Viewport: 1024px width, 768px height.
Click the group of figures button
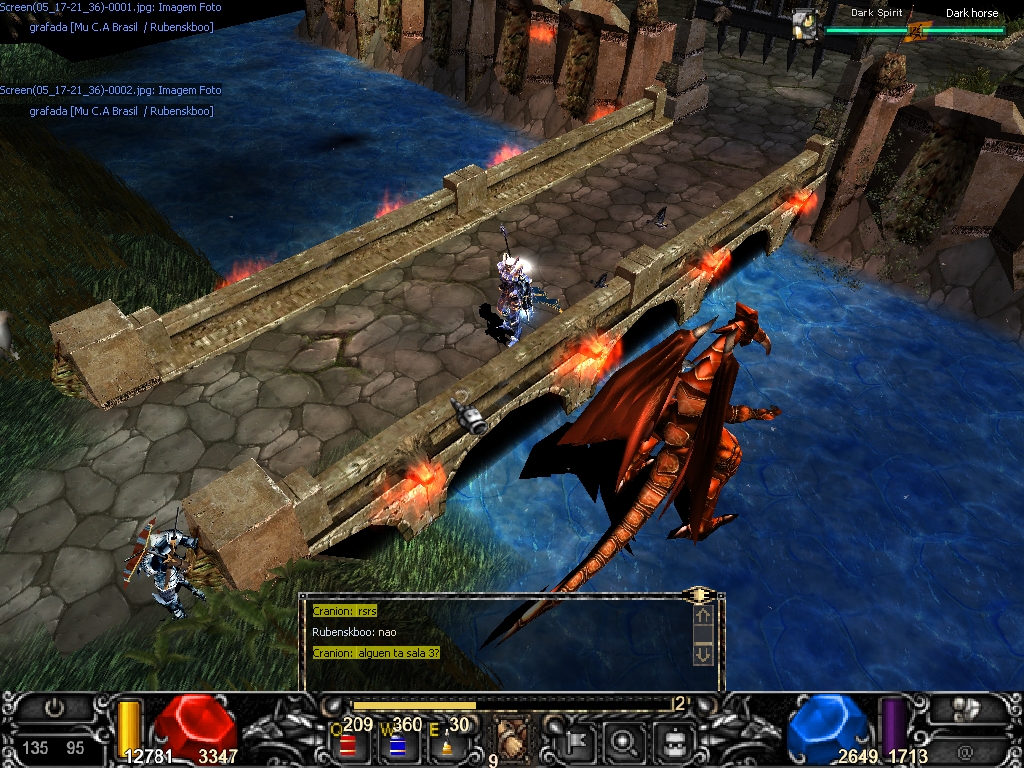click(965, 709)
